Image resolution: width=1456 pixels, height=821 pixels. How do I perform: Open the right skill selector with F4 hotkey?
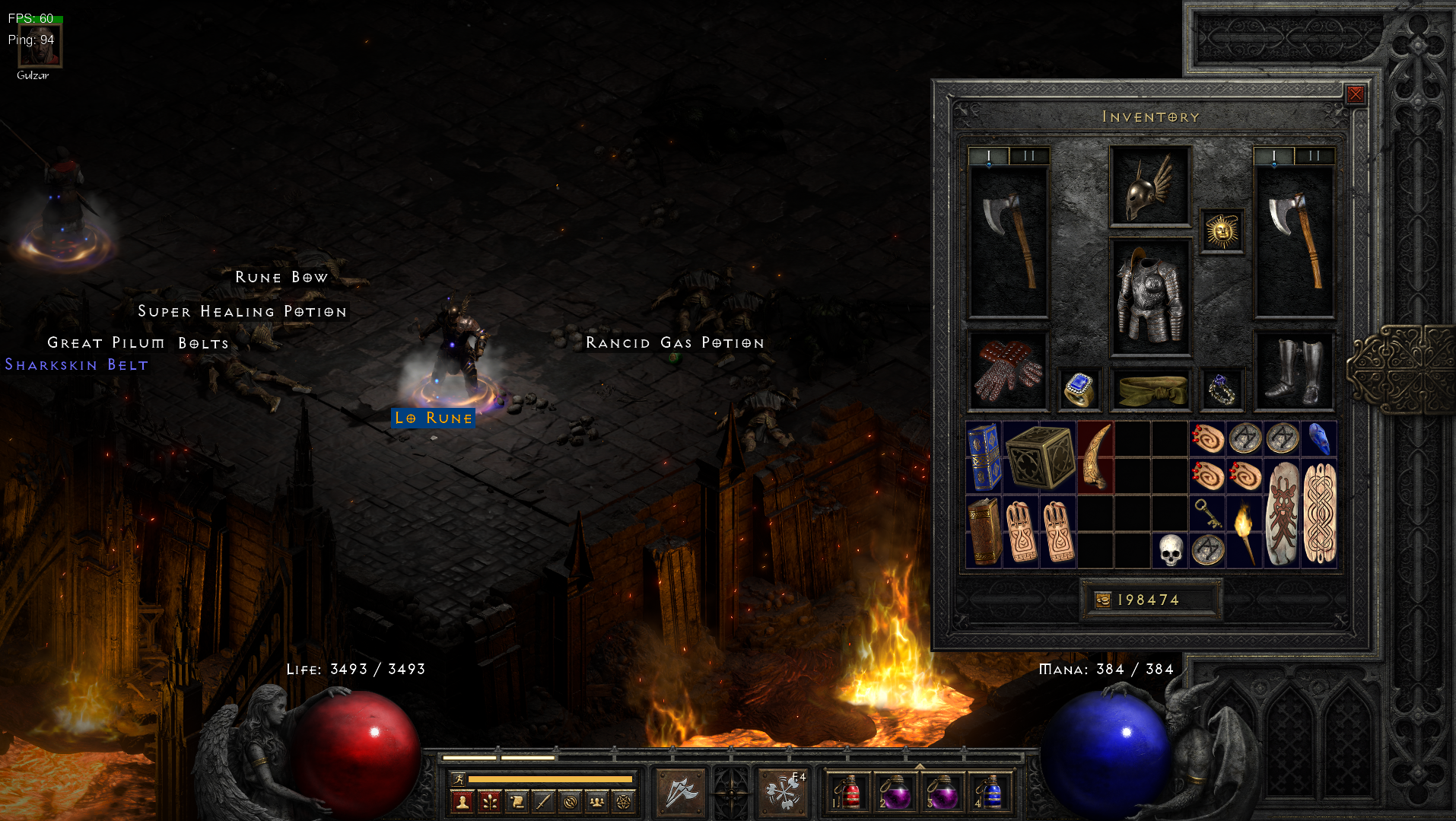click(x=784, y=790)
